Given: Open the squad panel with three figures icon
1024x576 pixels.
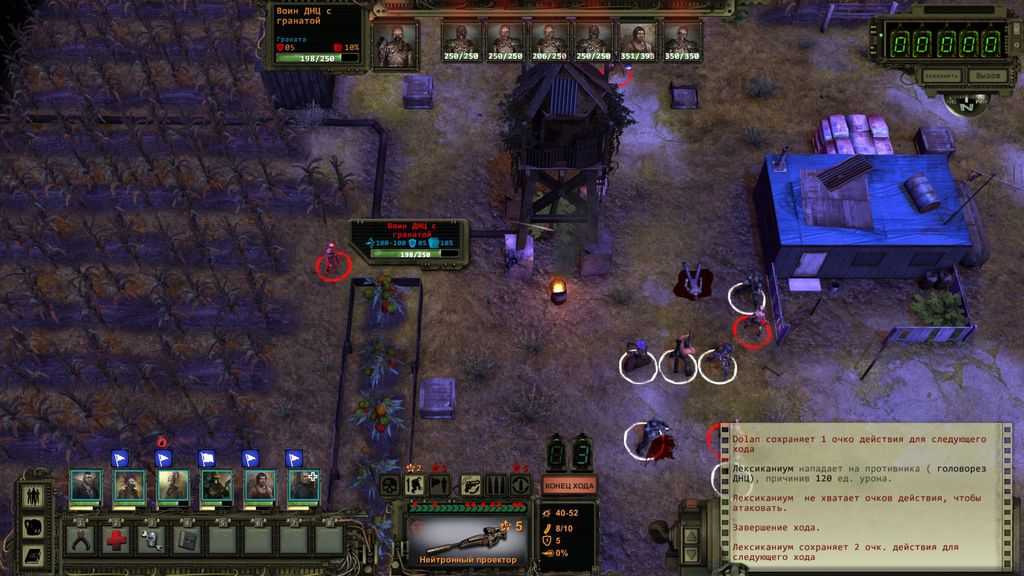Looking at the screenshot, I should (x=32, y=495).
